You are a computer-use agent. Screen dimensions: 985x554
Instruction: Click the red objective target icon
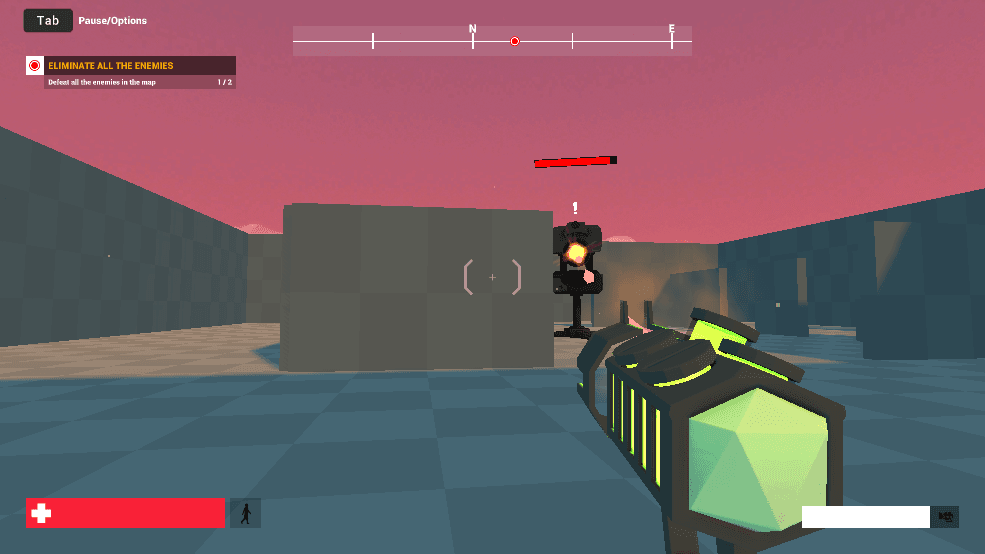(x=35, y=66)
